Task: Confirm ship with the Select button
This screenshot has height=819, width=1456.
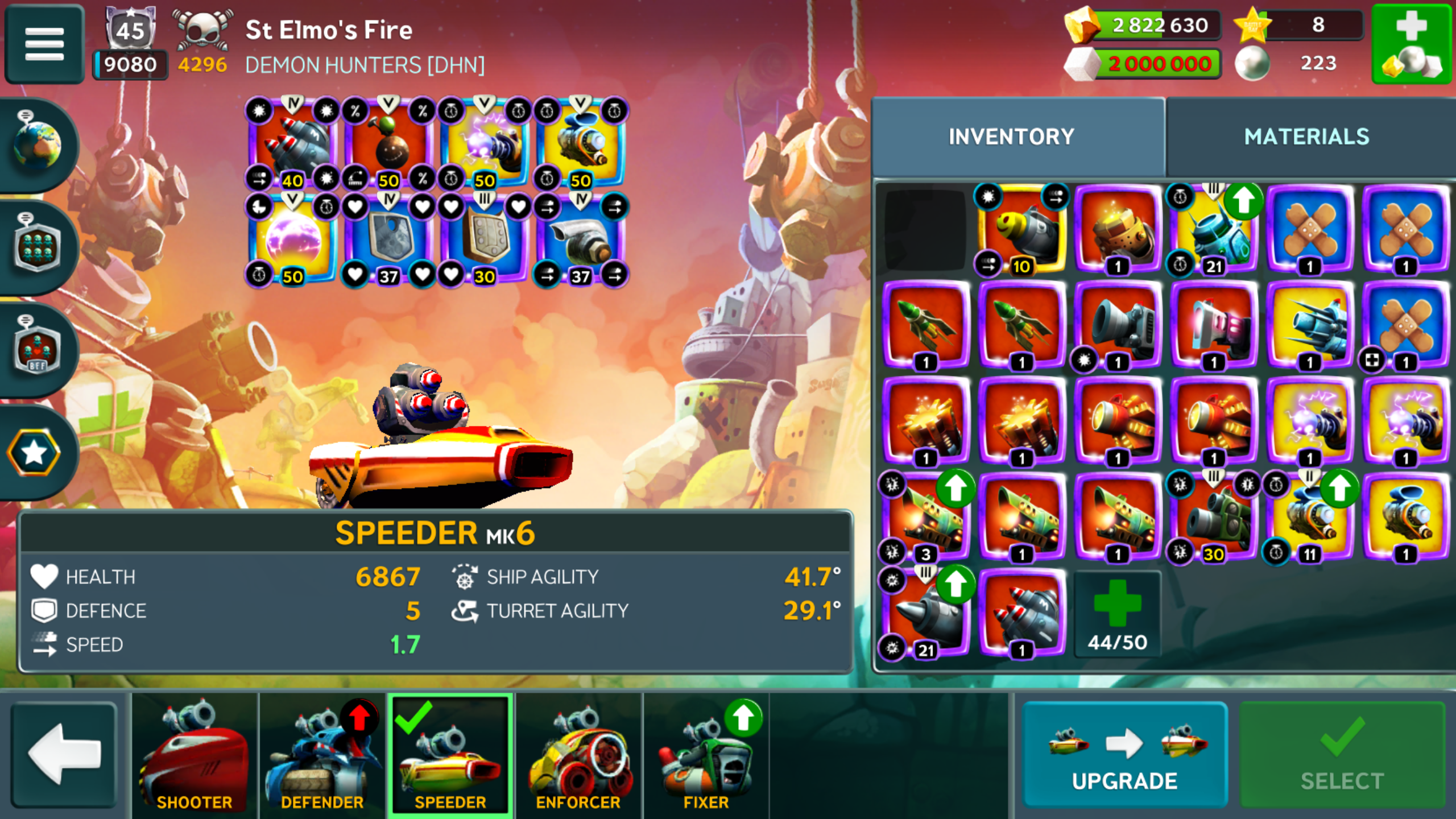Action: [x=1342, y=754]
